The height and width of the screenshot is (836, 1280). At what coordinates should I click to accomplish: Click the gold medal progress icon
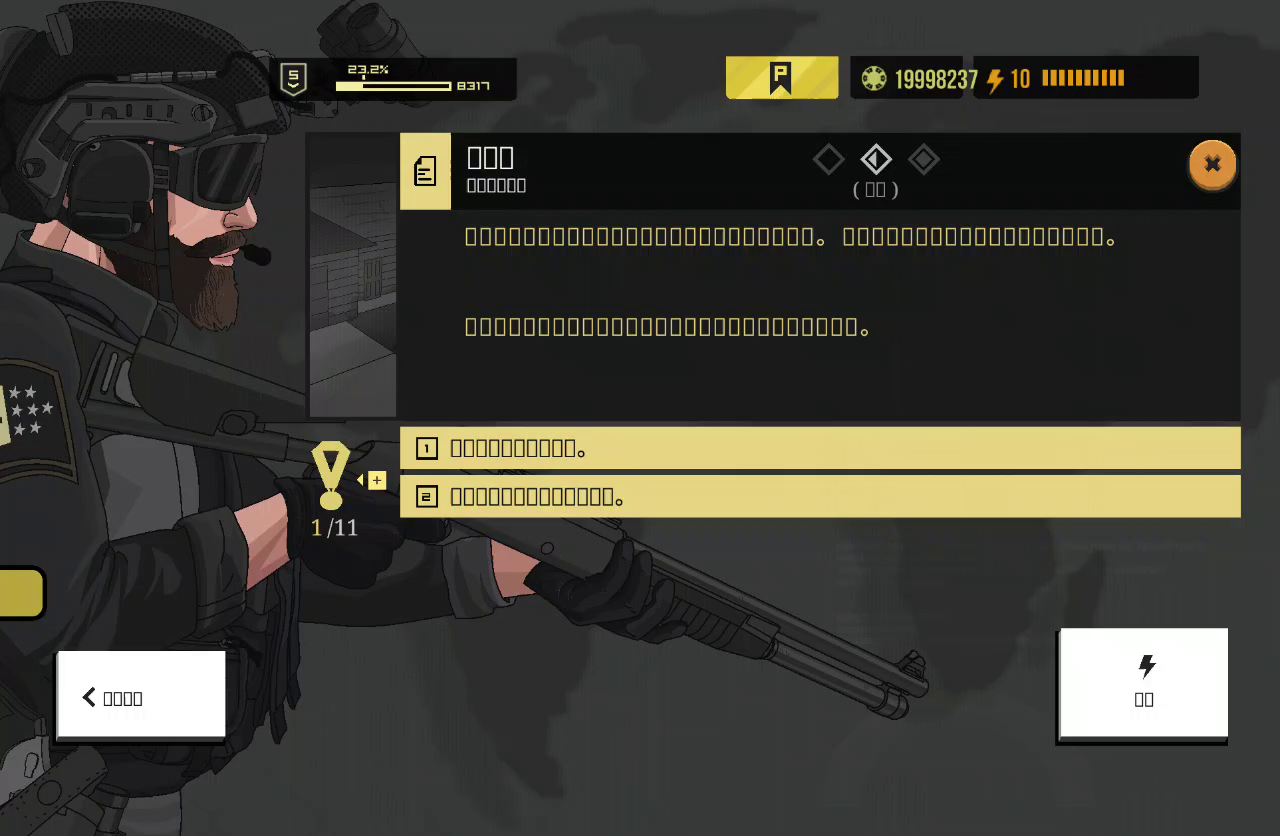pyautogui.click(x=331, y=475)
